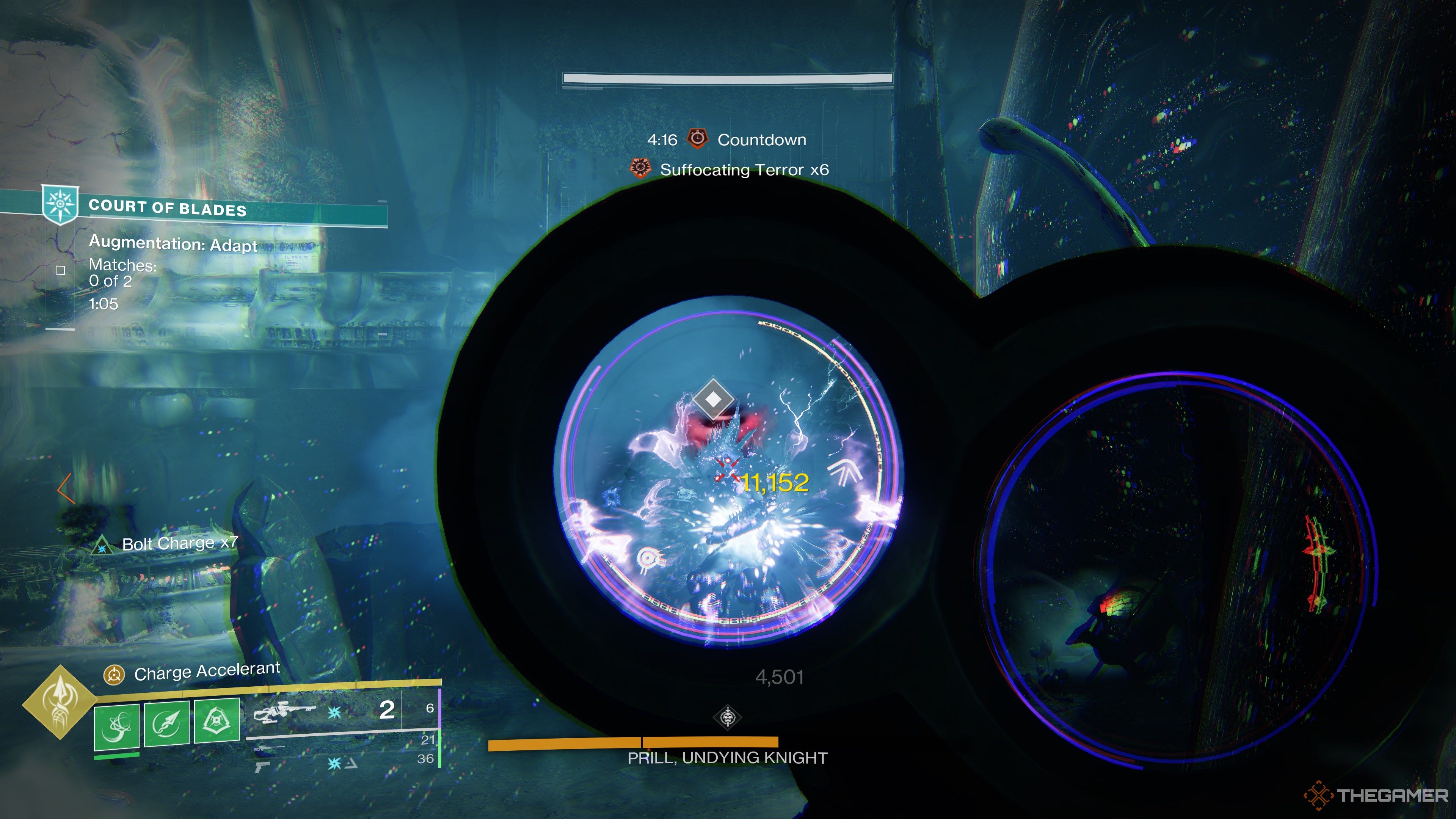Switch to the sidearm pistol weapon icon
Image resolution: width=1456 pixels, height=819 pixels.
(x=263, y=766)
